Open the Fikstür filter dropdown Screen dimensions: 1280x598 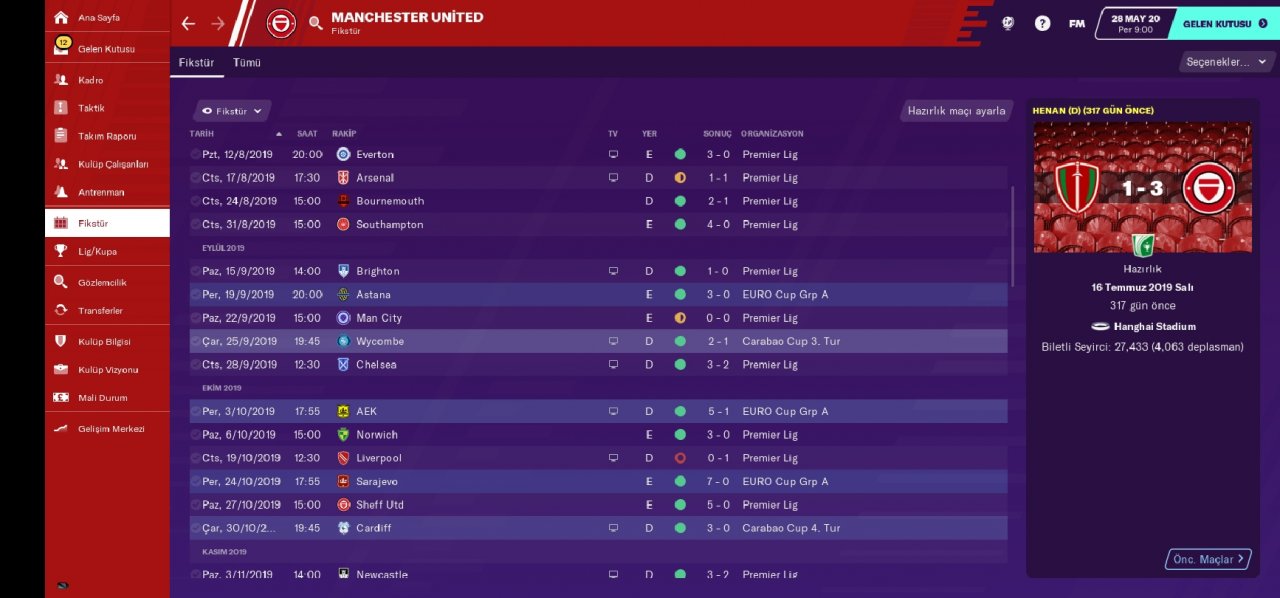point(232,111)
